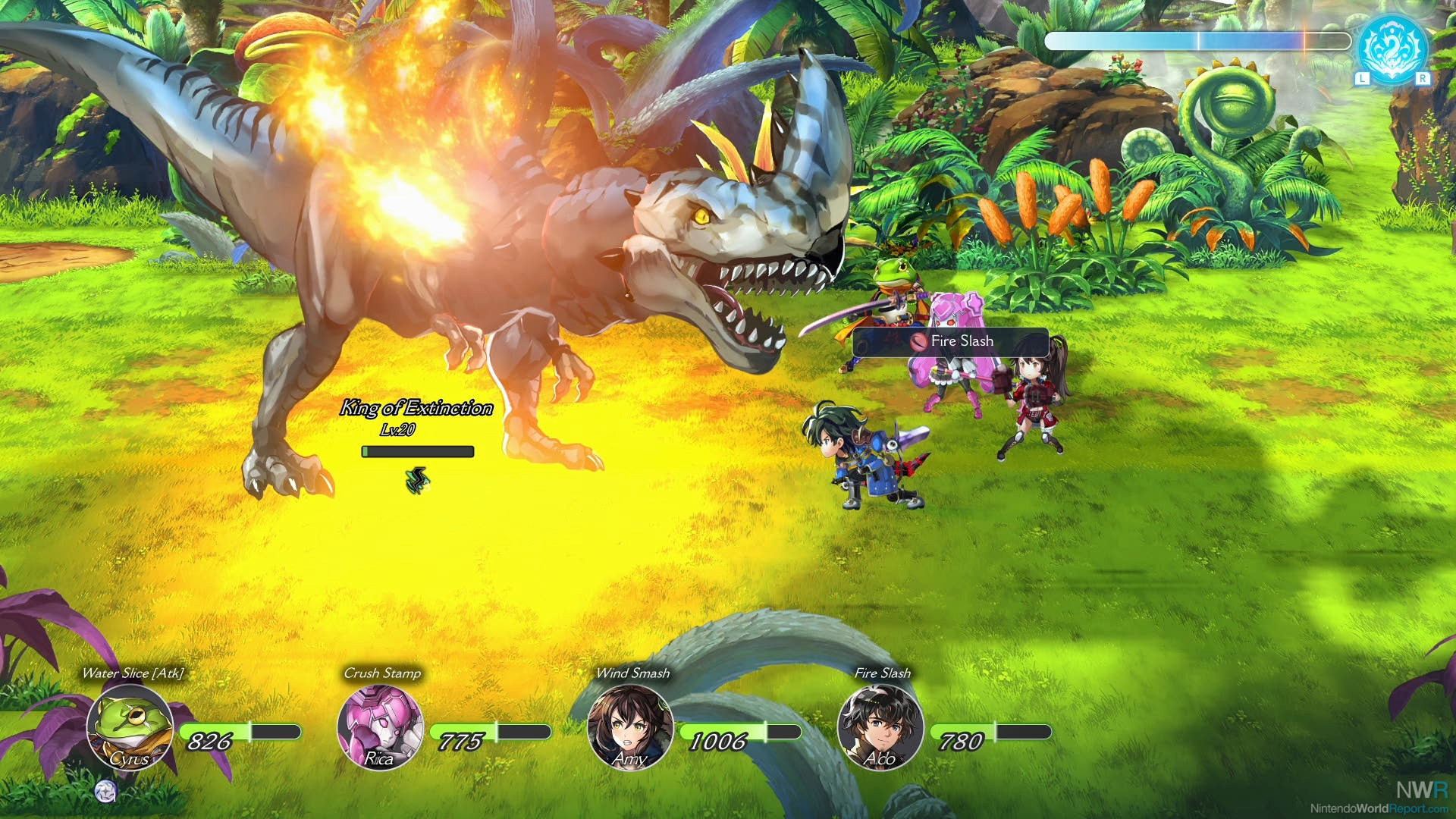Click Amy's Wind Smash skill label

click(632, 673)
